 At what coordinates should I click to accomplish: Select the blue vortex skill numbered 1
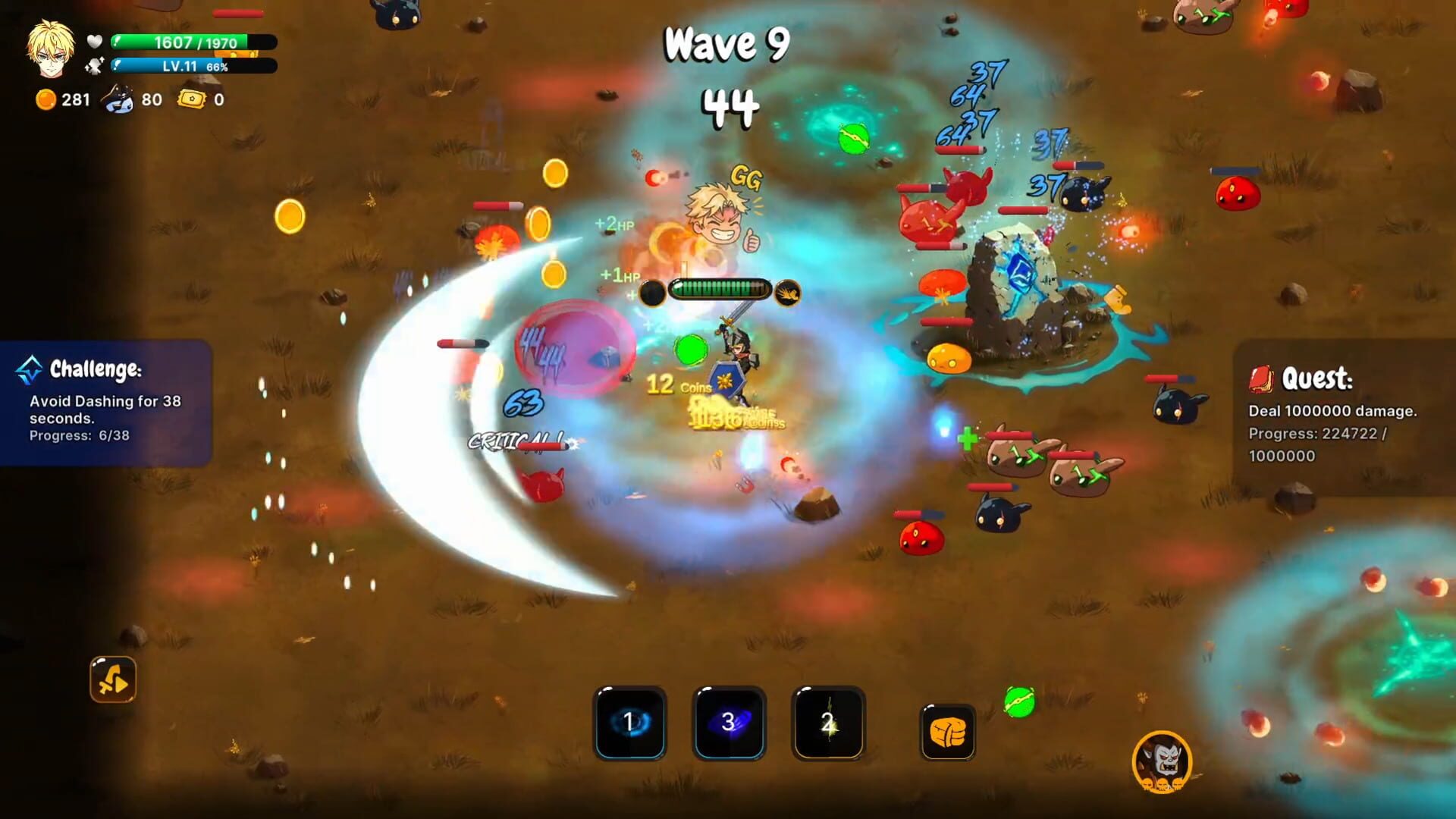(630, 723)
